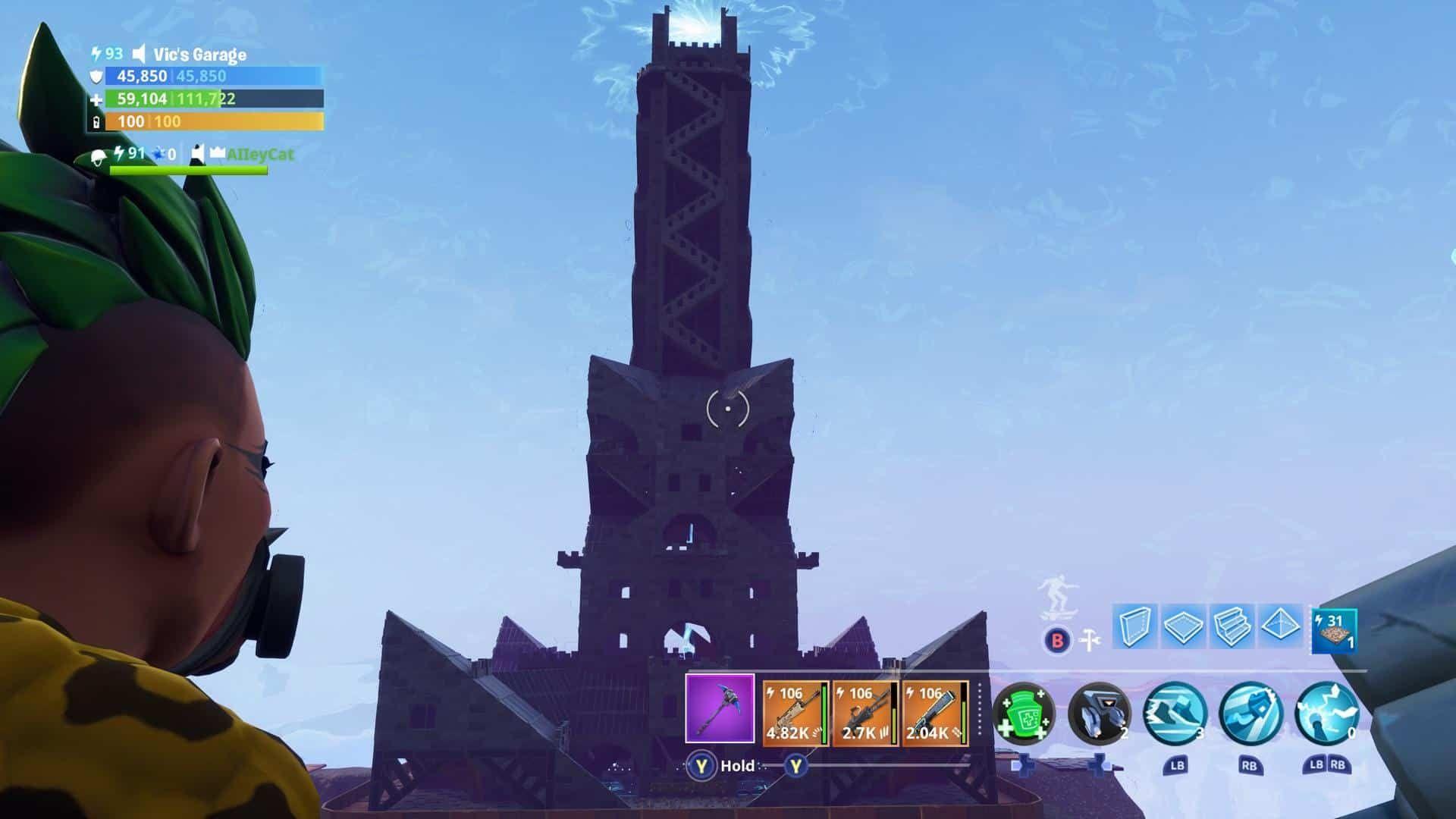Select the floor building piece icon

pos(1184,627)
